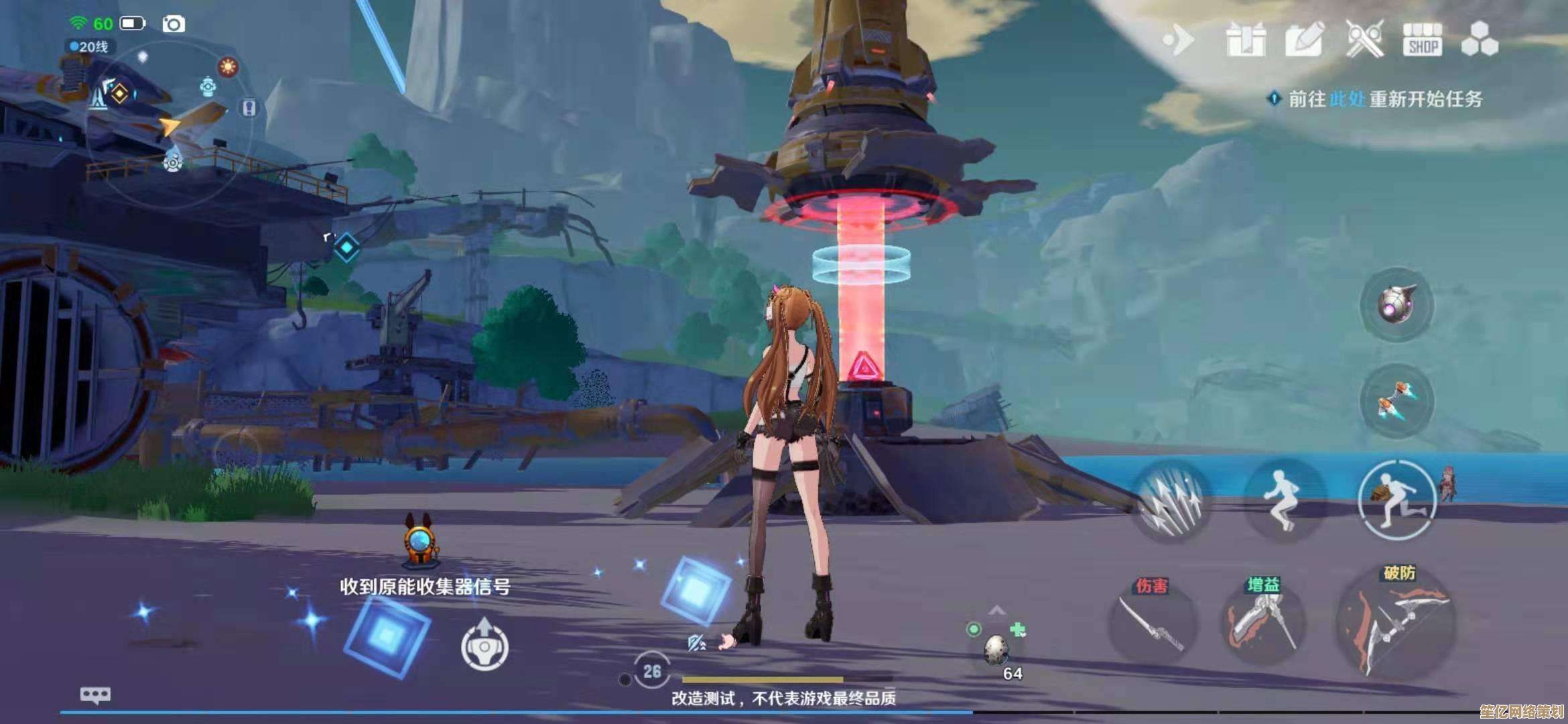
Task: Summon the vehicle with the steering wheel icon
Action: point(484,646)
